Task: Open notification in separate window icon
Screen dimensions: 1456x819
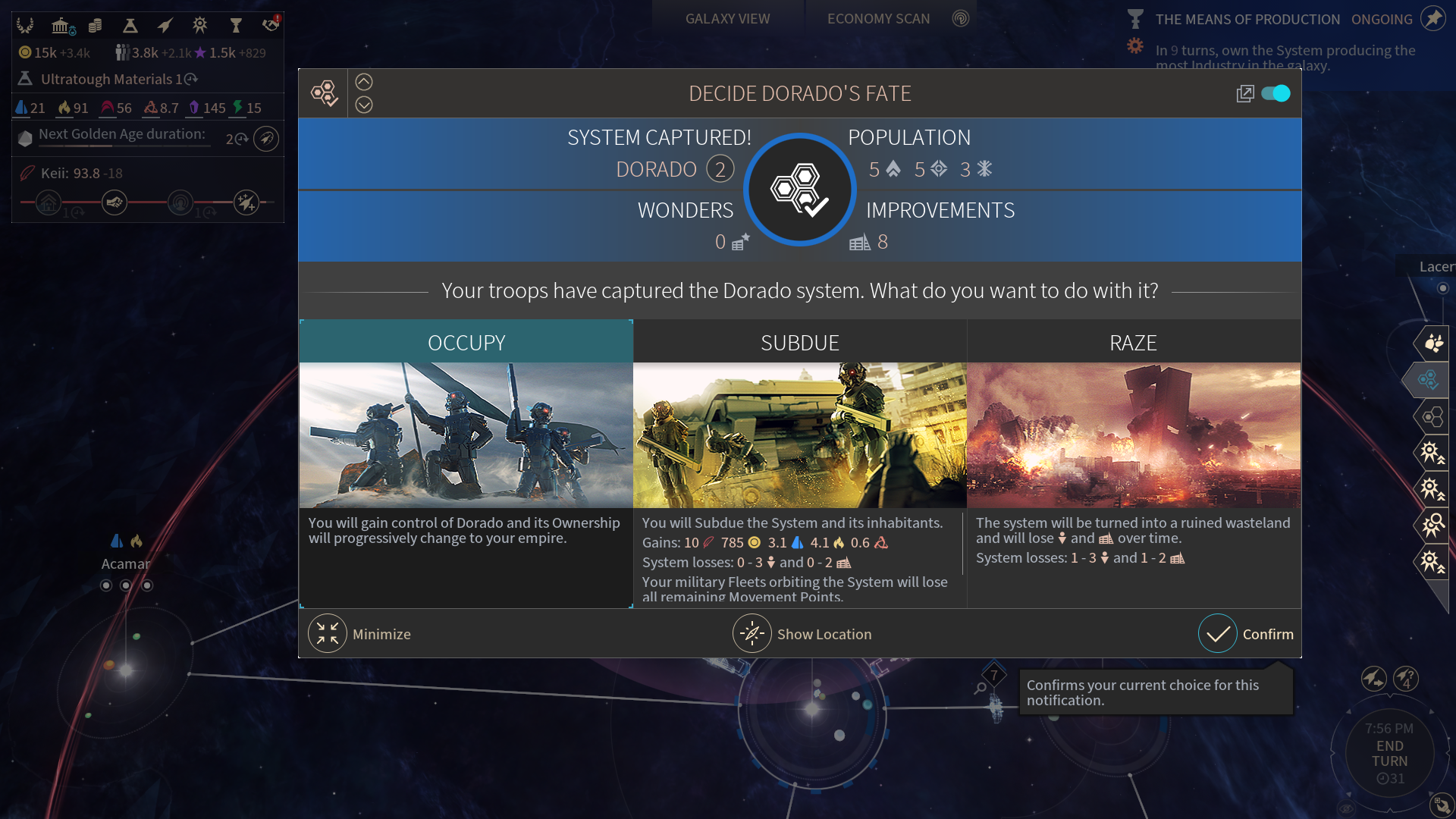Action: tap(1244, 93)
